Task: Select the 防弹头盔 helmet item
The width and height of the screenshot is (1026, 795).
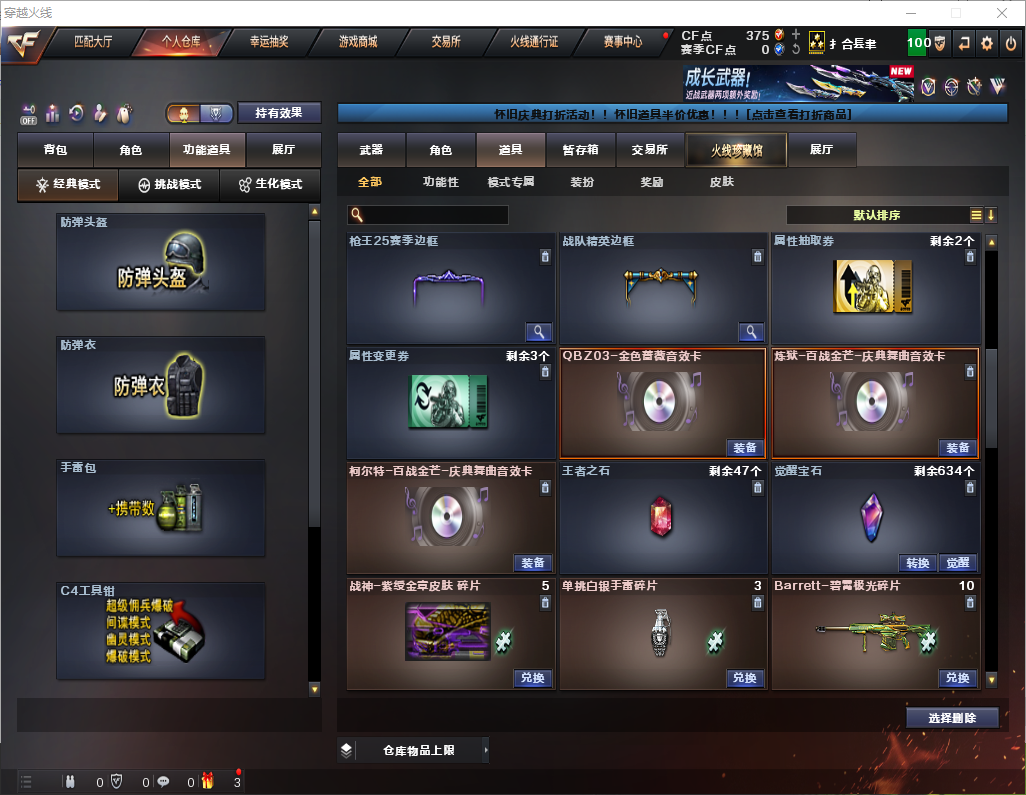Action: [x=161, y=261]
